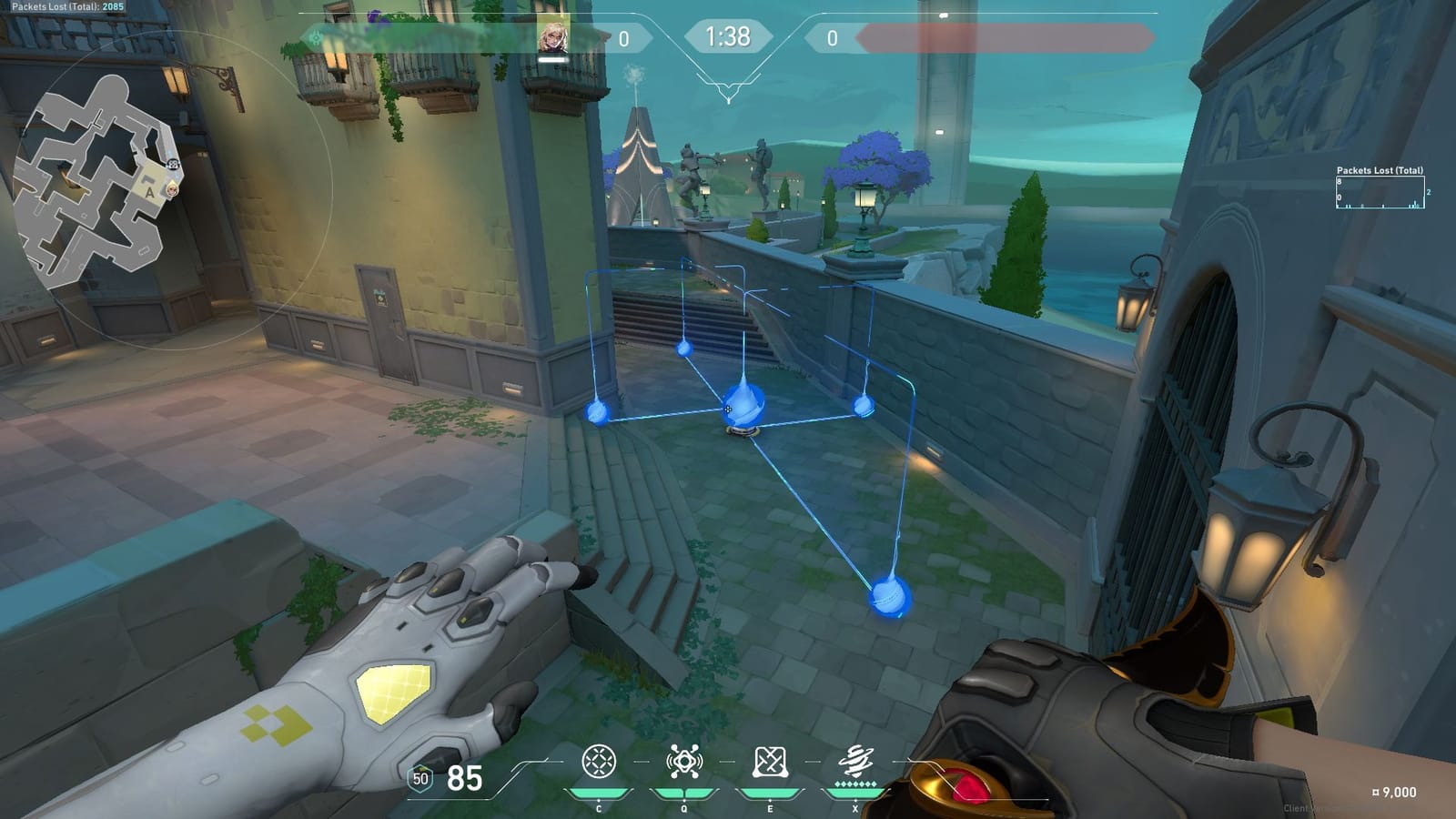This screenshot has height=819, width=1456.
Task: Click the Packets Lost graph overlay on the right
Action: click(1379, 191)
